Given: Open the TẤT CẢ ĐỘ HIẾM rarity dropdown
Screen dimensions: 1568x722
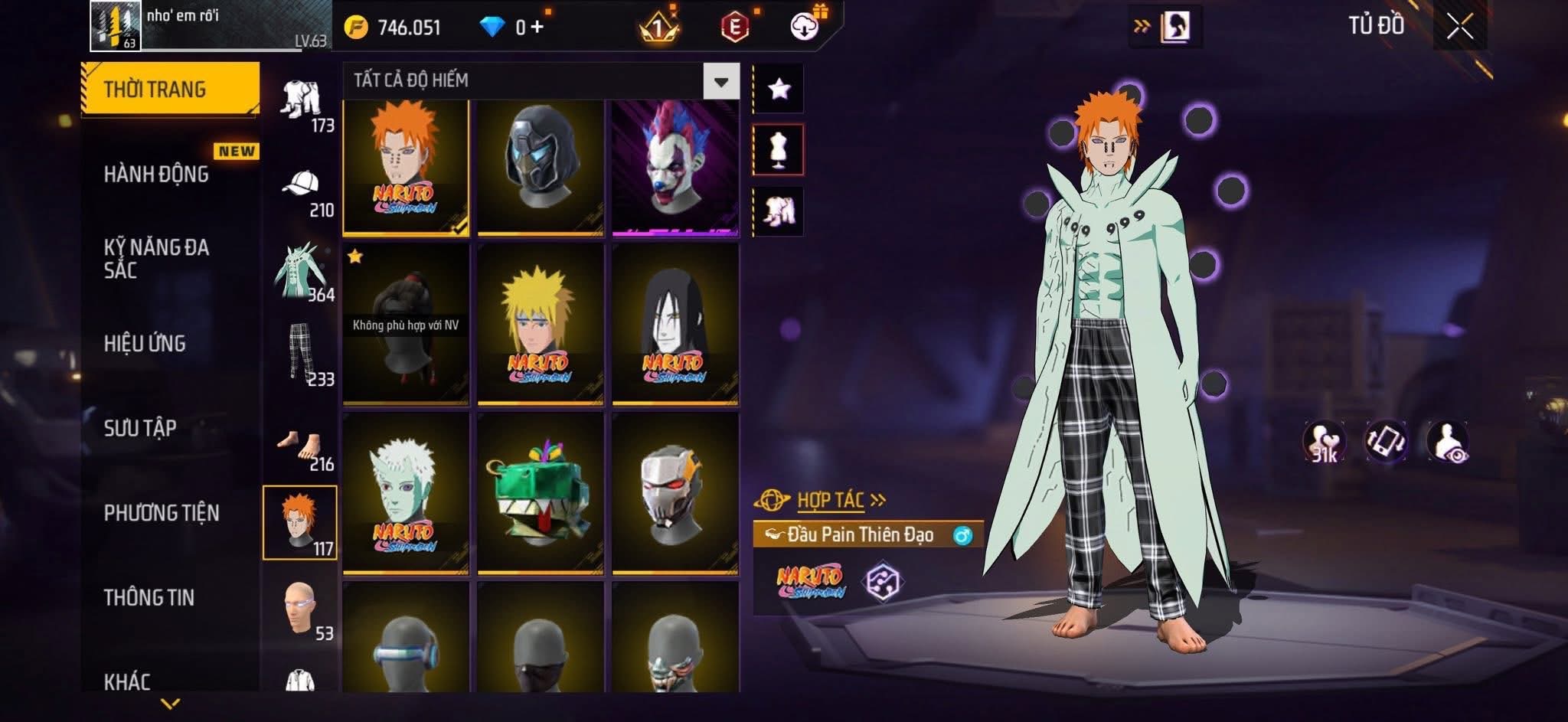Looking at the screenshot, I should pyautogui.click(x=720, y=81).
